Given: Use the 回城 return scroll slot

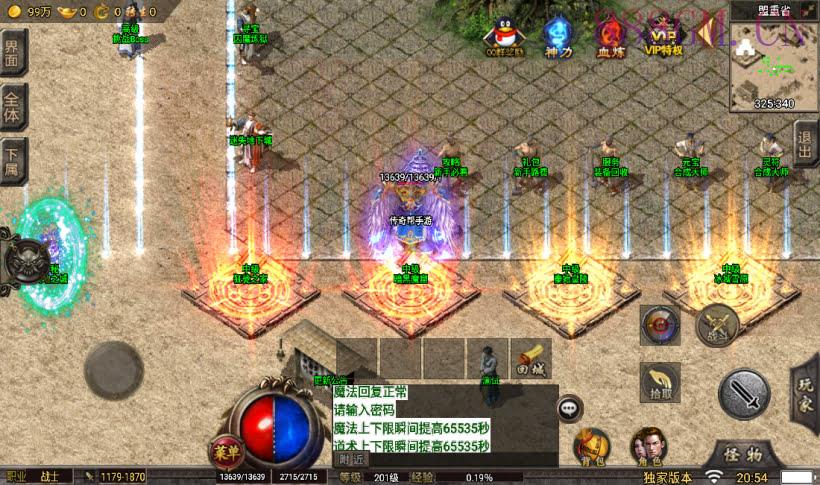Looking at the screenshot, I should (530, 358).
